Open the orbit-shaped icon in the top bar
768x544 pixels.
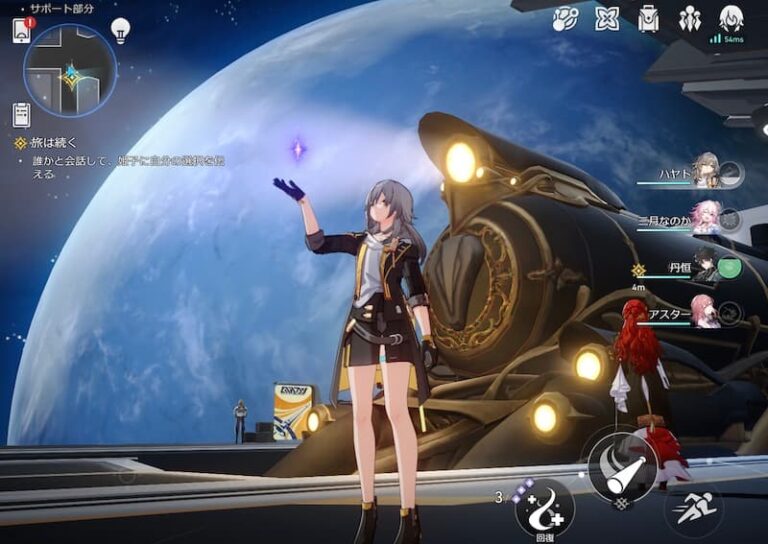coord(566,19)
